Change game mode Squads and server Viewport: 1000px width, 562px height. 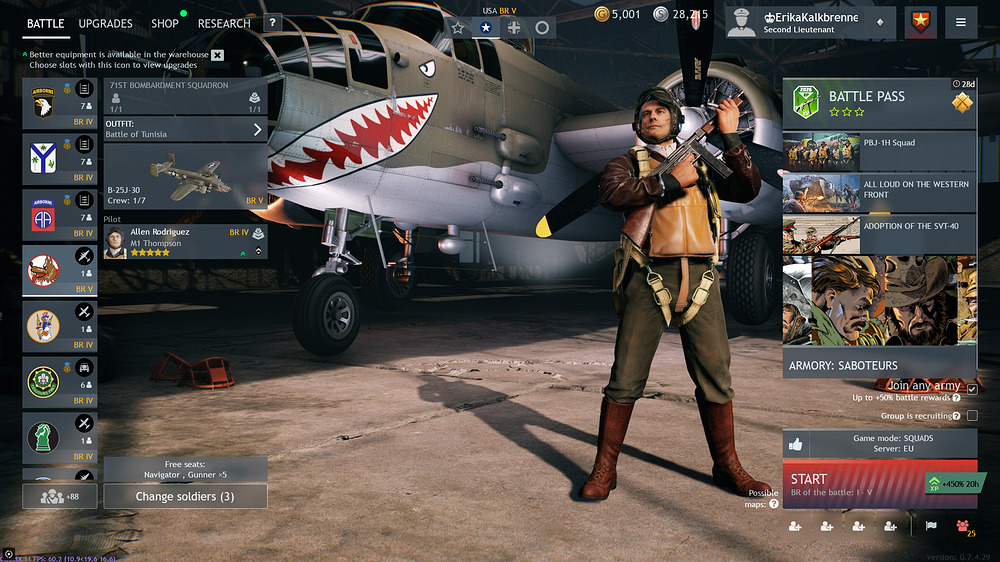879,444
